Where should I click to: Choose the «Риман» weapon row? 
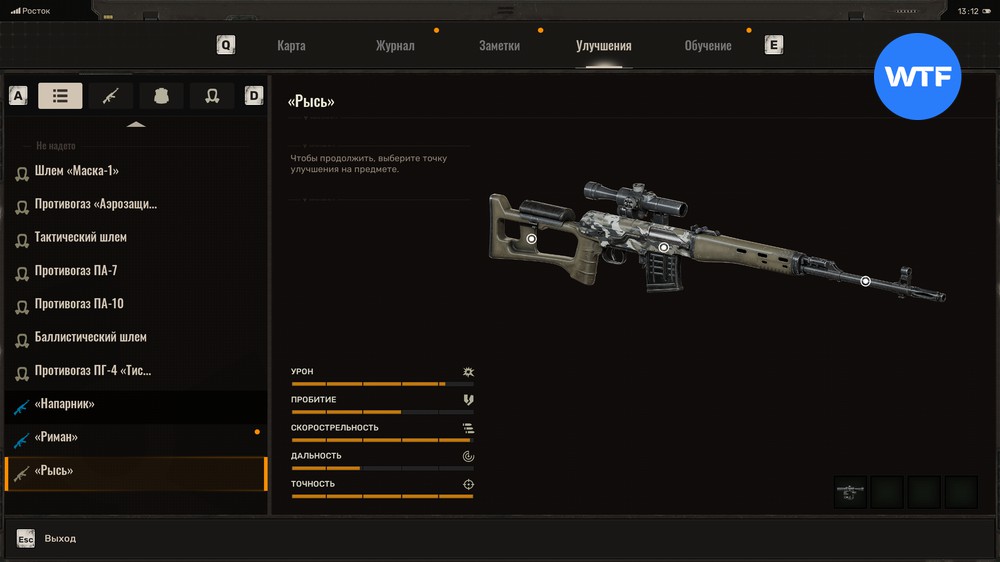56,438
